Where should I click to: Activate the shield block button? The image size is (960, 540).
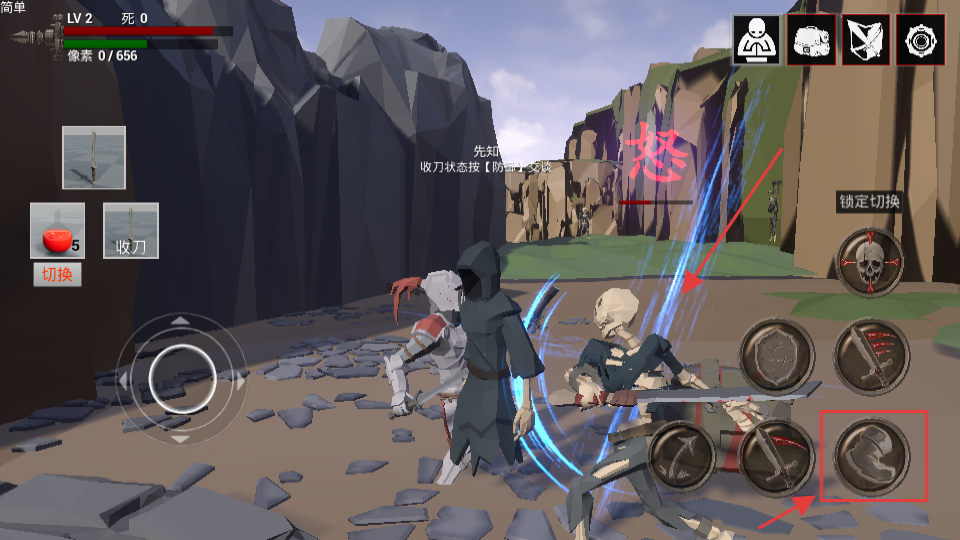point(777,357)
